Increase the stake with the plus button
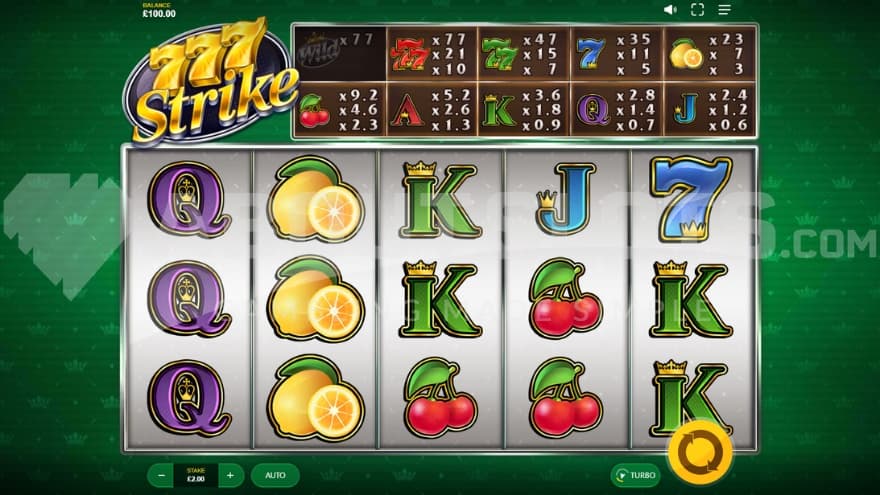This screenshot has height=495, width=880. coord(230,475)
